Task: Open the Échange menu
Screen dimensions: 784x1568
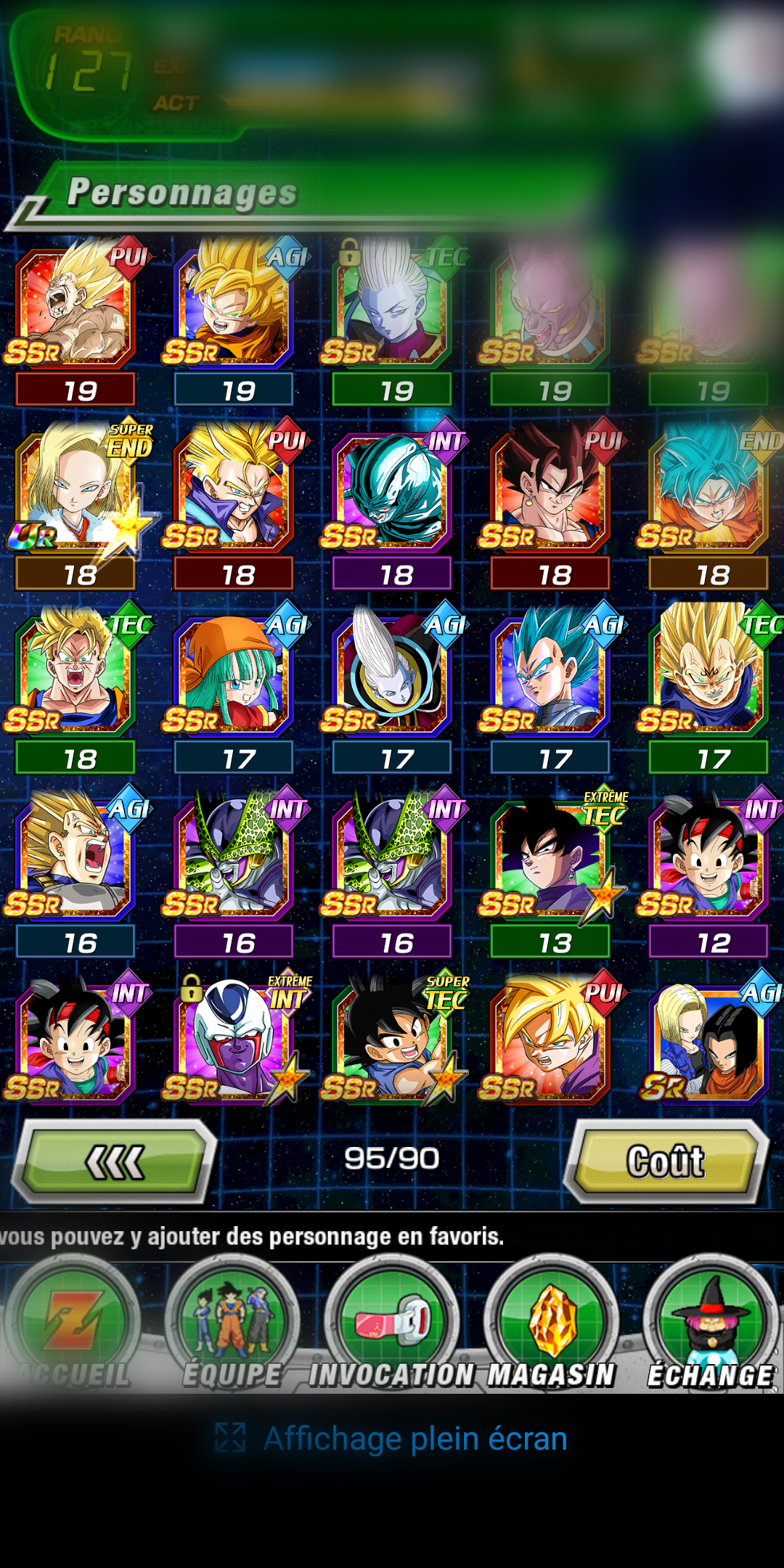Action: (711, 1328)
